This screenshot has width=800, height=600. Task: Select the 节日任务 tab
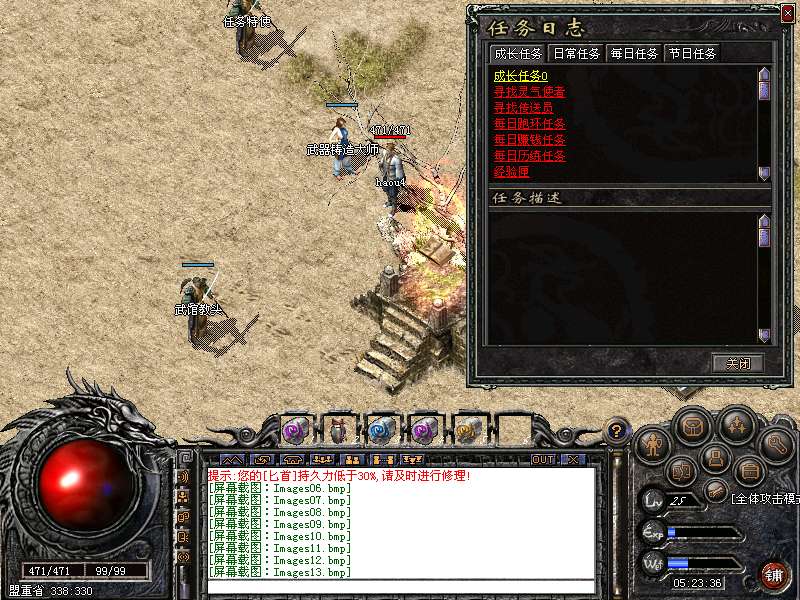692,53
